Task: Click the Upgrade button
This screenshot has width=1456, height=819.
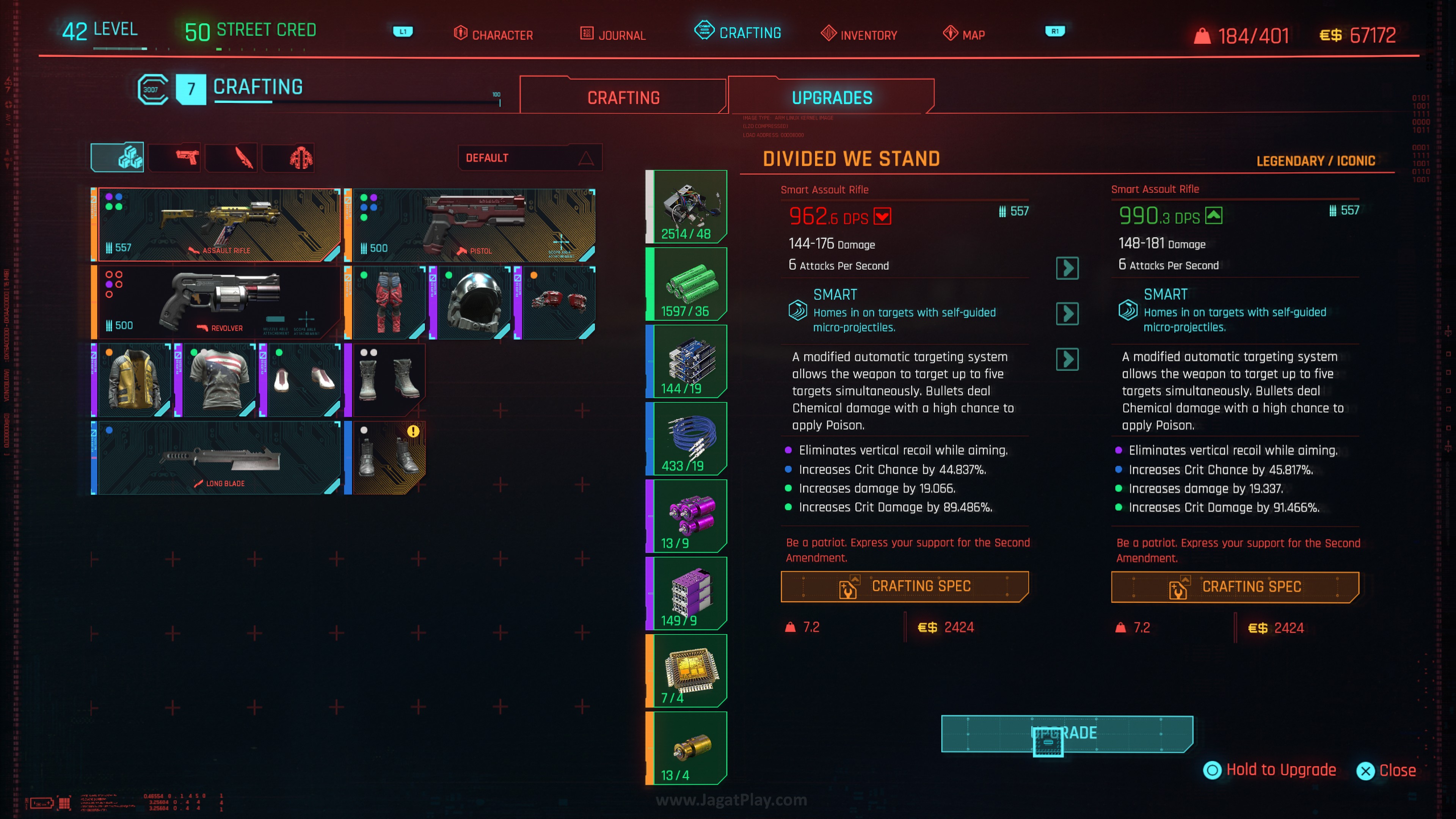Action: point(1067,733)
